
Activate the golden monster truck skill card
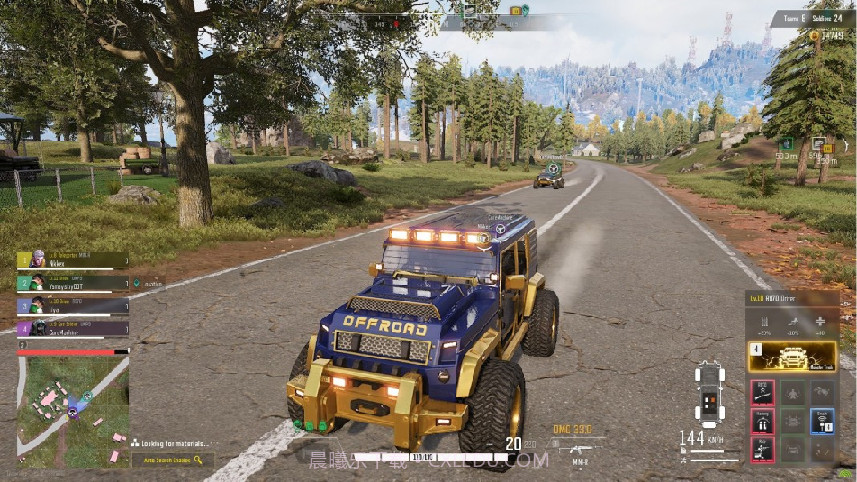[x=792, y=357]
